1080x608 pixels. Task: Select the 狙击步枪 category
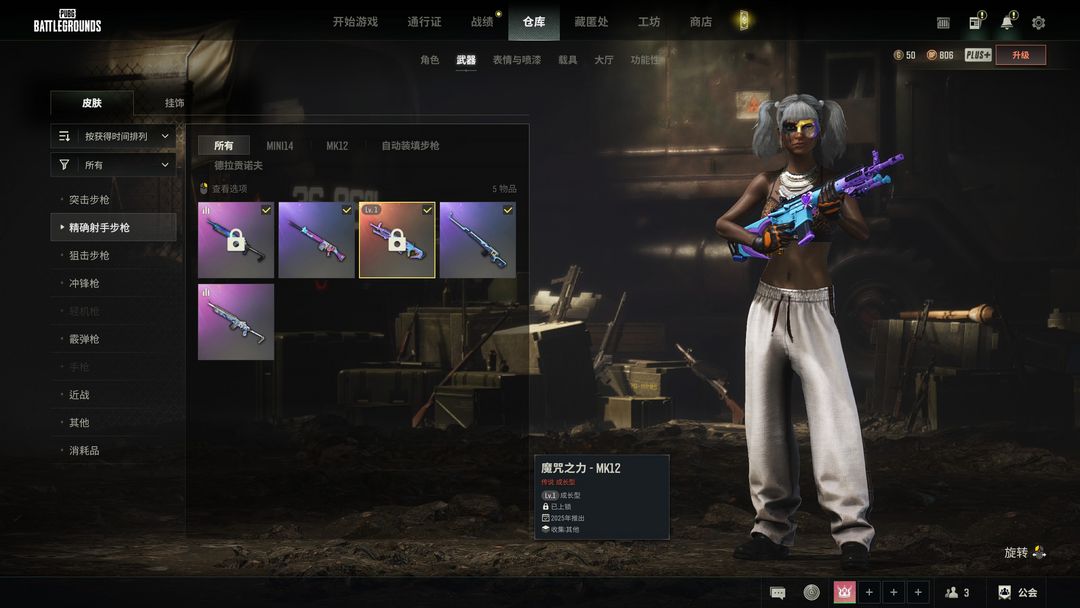[x=90, y=256]
